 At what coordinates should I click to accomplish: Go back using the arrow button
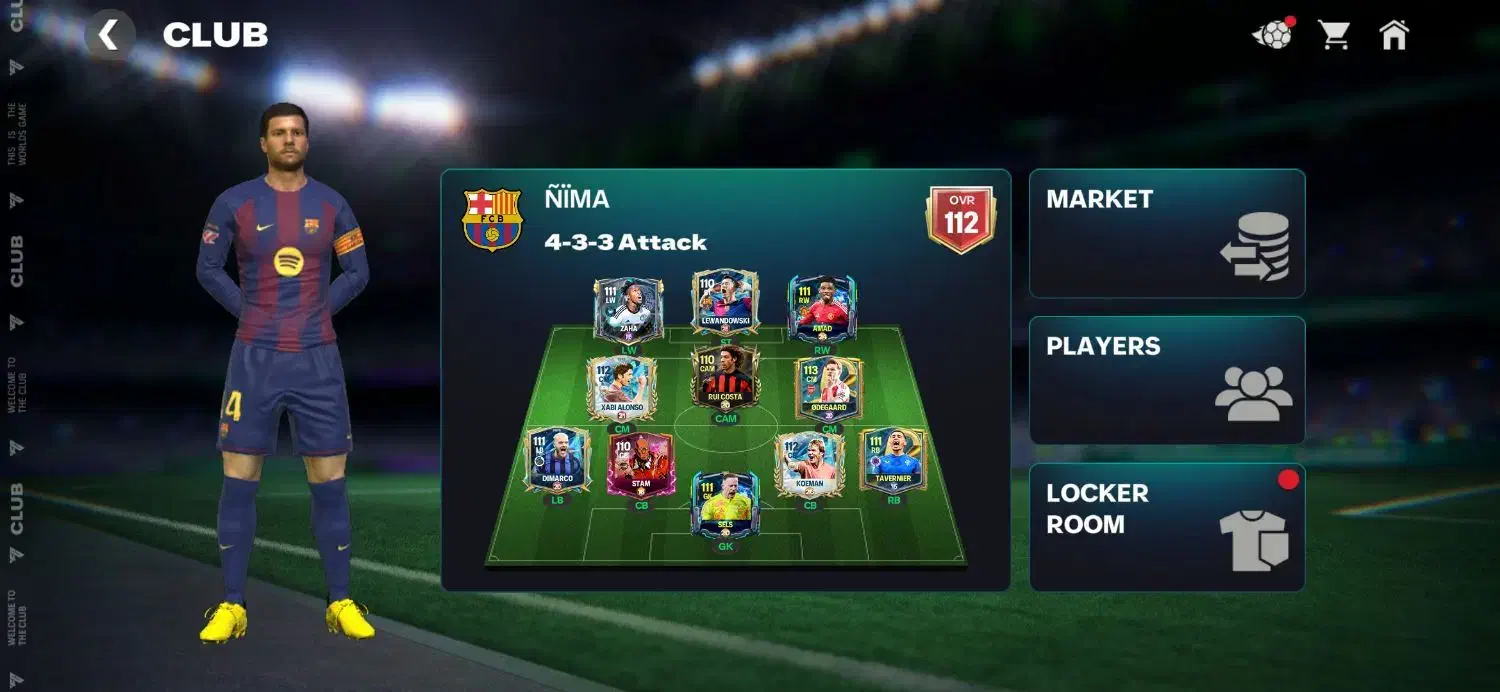click(109, 36)
